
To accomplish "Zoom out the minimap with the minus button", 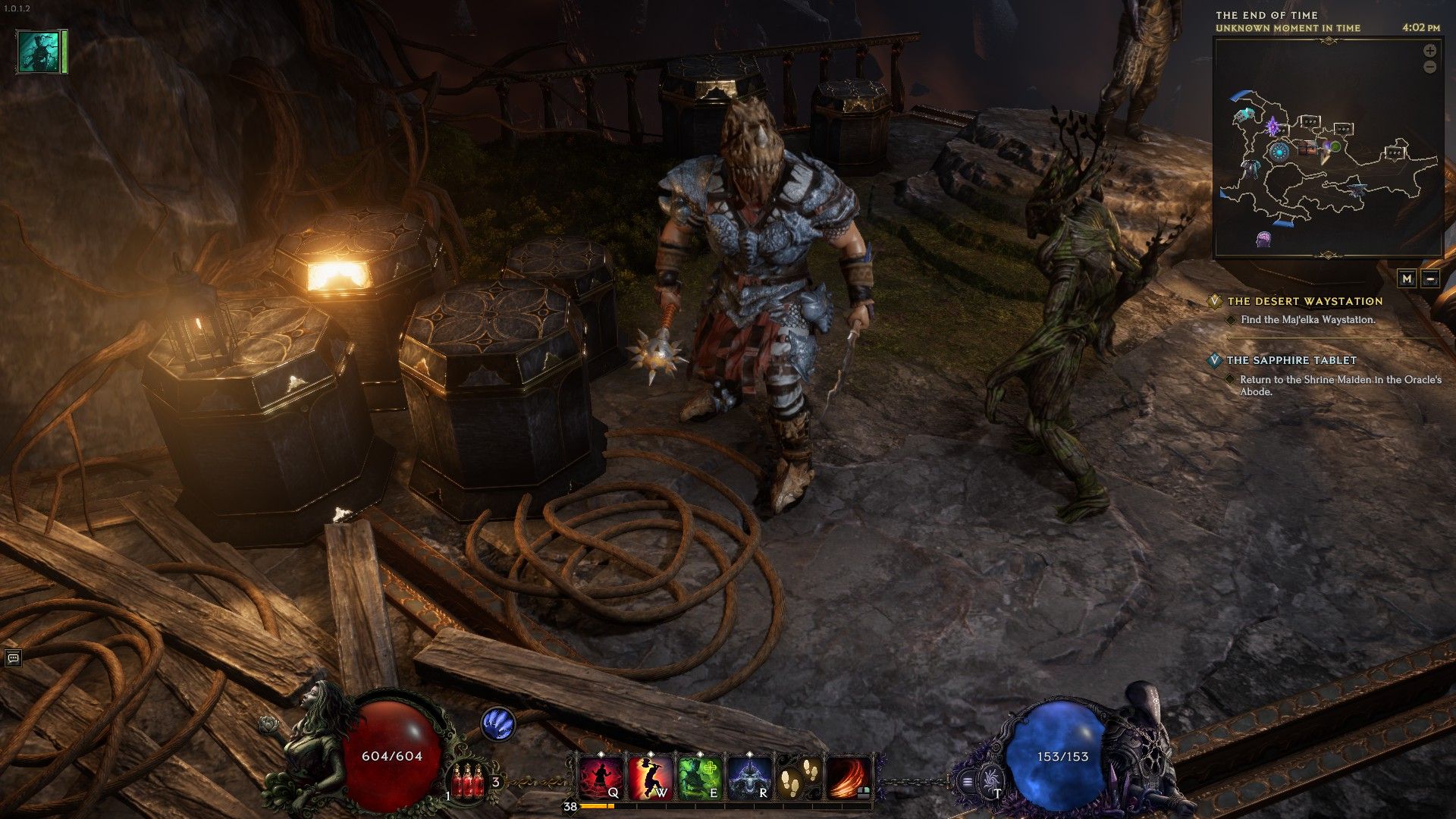I will click(1430, 67).
